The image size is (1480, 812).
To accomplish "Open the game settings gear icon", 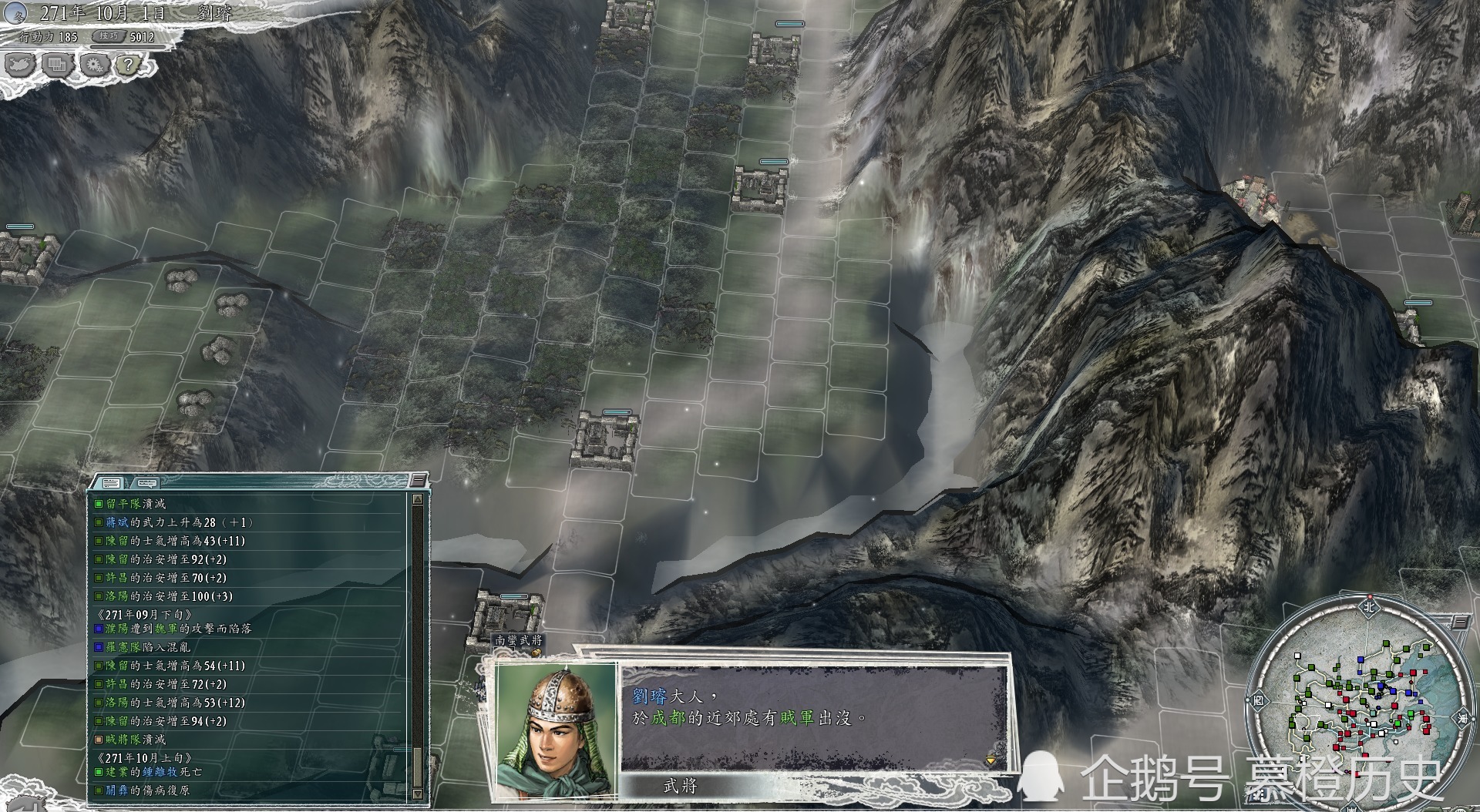I will [95, 65].
